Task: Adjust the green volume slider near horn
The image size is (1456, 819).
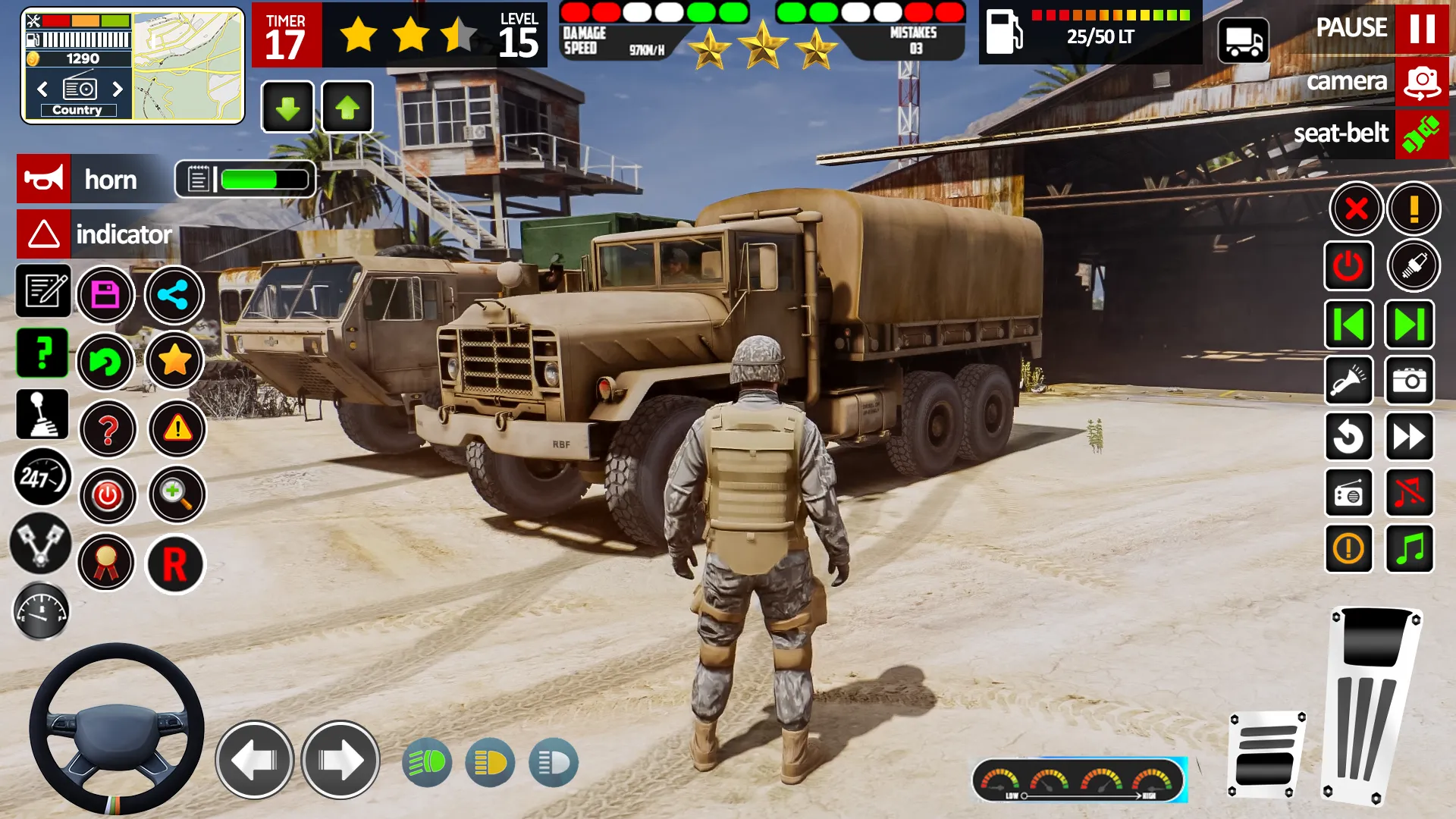Action: tap(250, 179)
